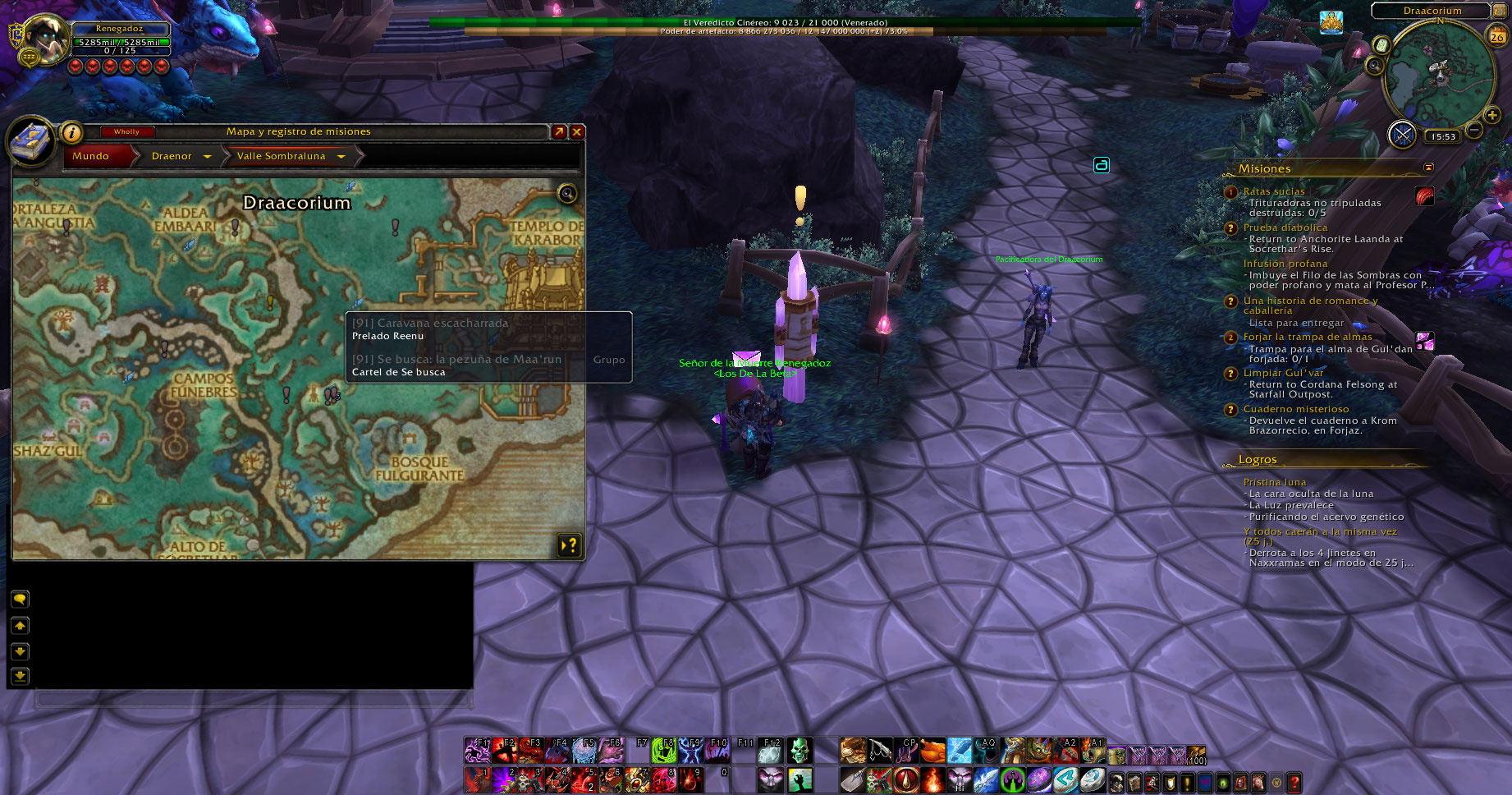Open the Draenor continent dropdown
Image resolution: width=1512 pixels, height=795 pixels.
(208, 156)
